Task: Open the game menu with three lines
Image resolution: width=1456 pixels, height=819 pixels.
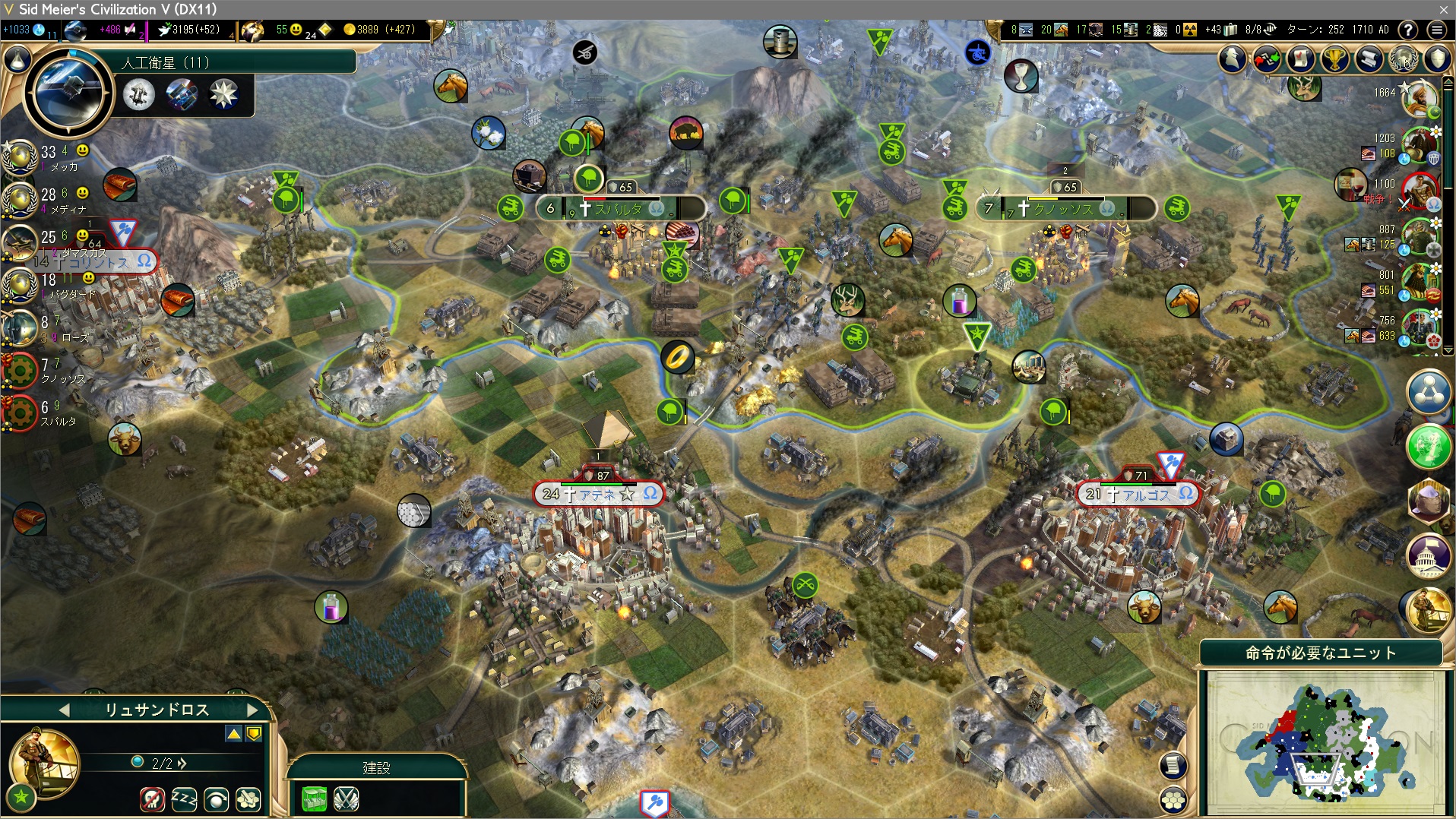Action: pos(1436,30)
